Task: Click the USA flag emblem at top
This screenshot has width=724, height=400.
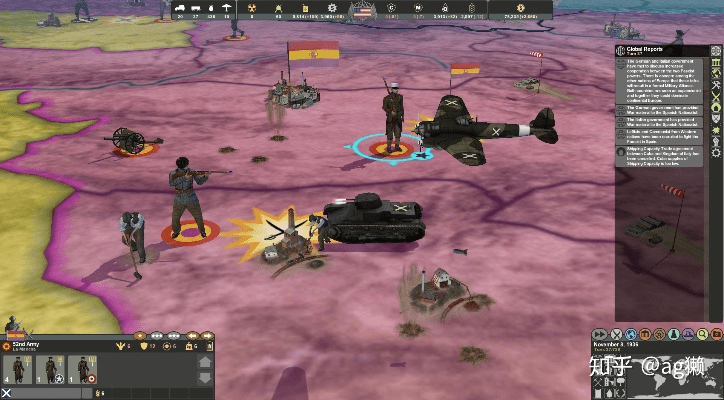Action: [362, 11]
